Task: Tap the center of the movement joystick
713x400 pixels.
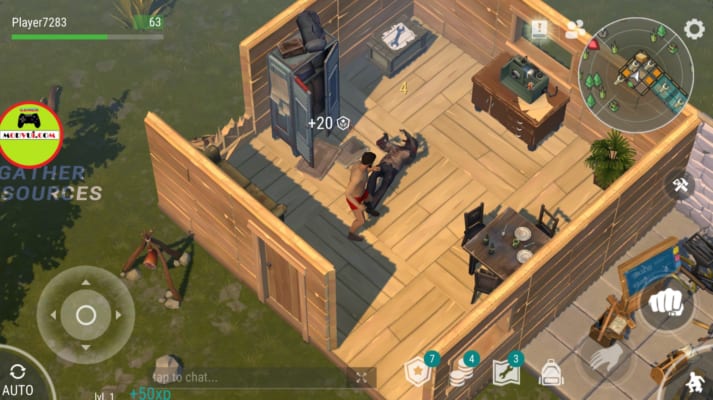Action: point(86,315)
